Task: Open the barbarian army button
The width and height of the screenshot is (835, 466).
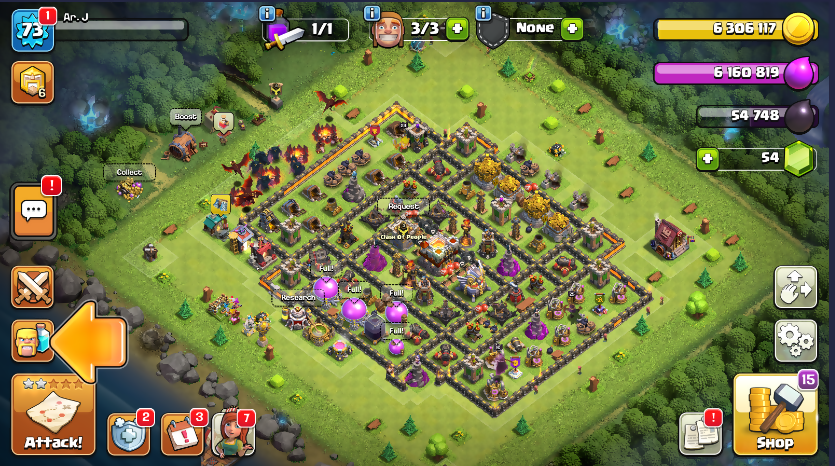Action: [31, 341]
